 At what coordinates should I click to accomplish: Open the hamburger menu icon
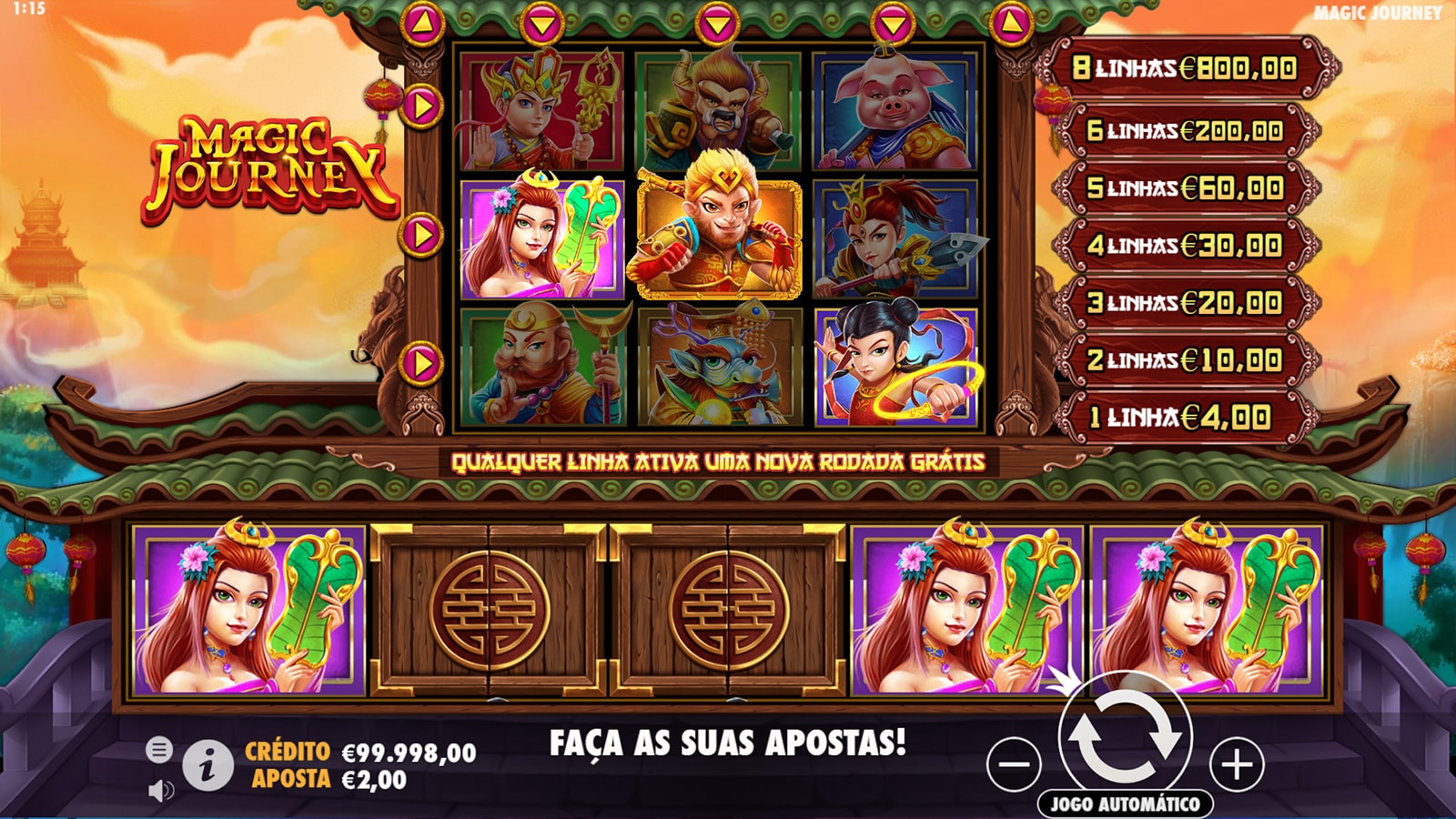point(159,750)
